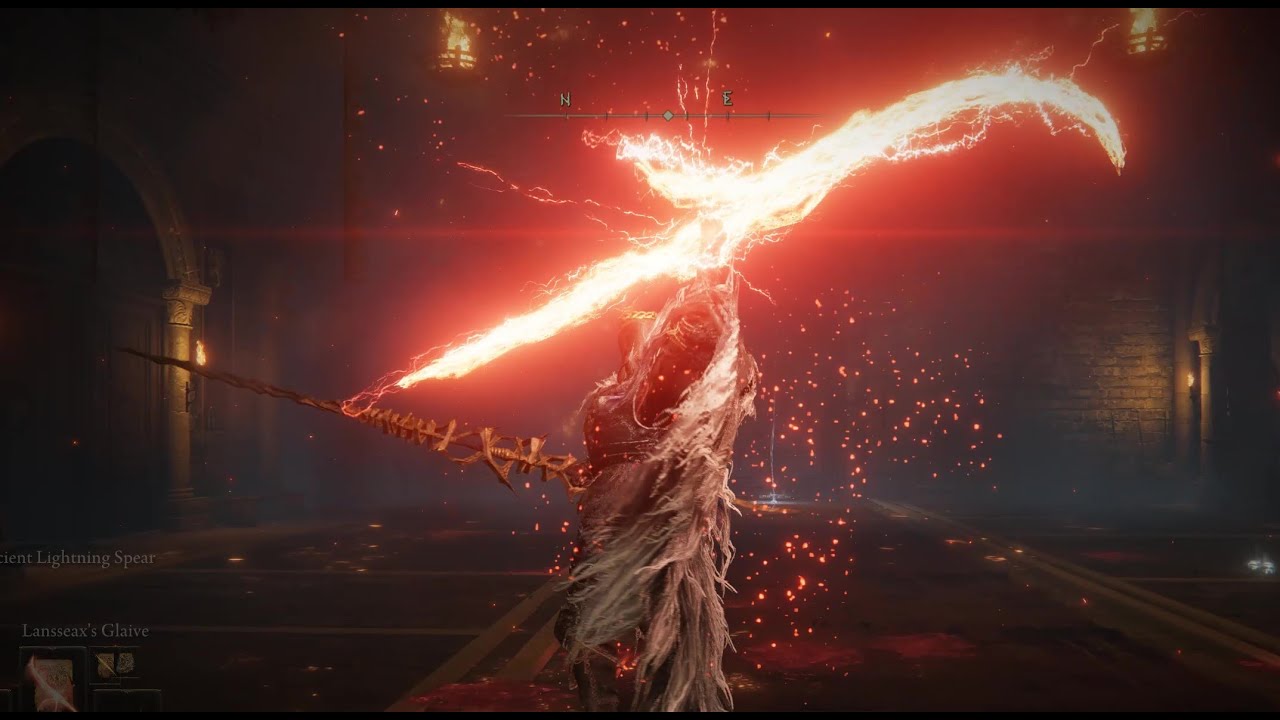Click the equipped talisman icon beside the spell slot
1280x720 pixels.
106,665
